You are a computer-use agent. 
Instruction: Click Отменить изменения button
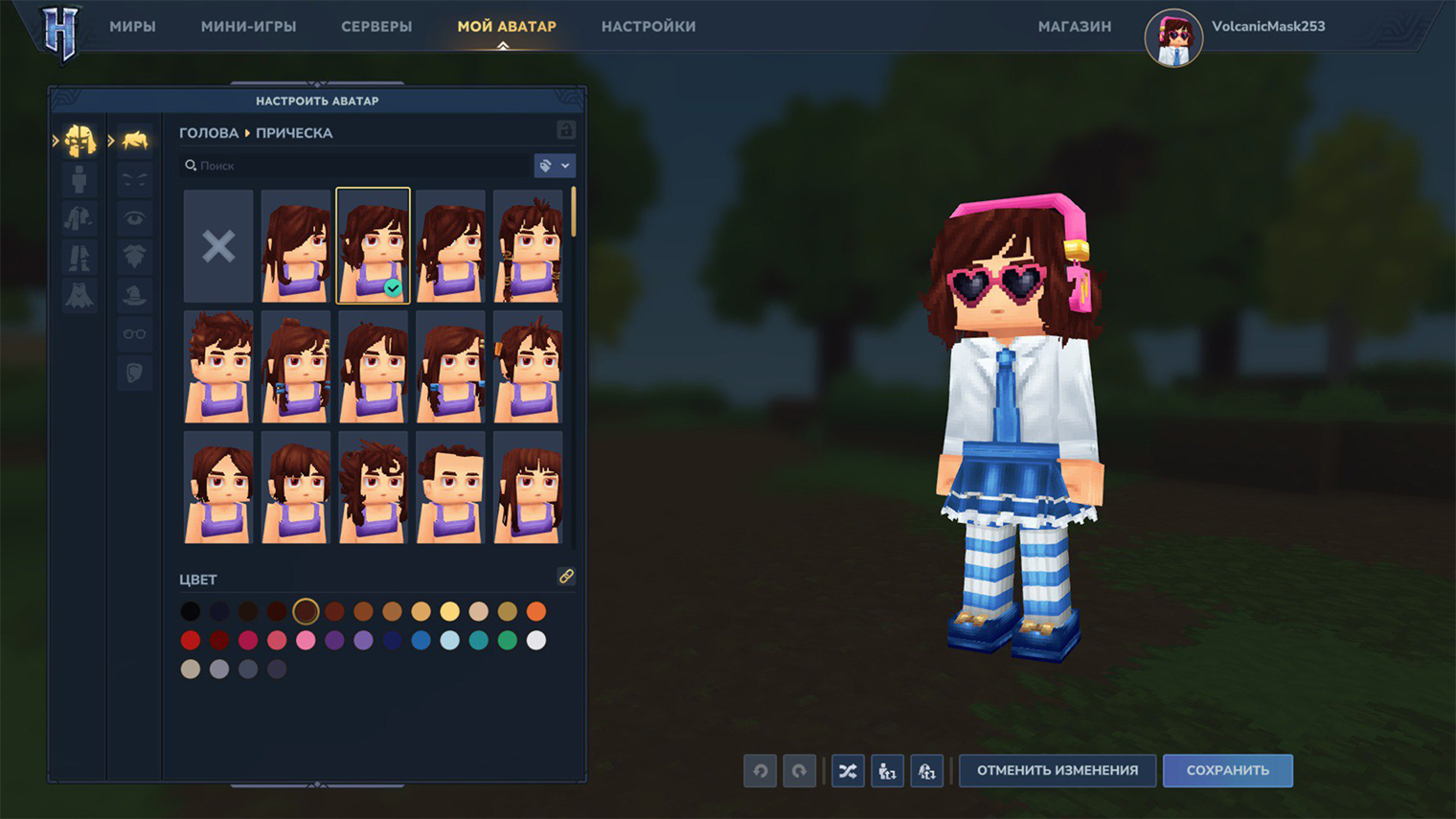point(1058,770)
